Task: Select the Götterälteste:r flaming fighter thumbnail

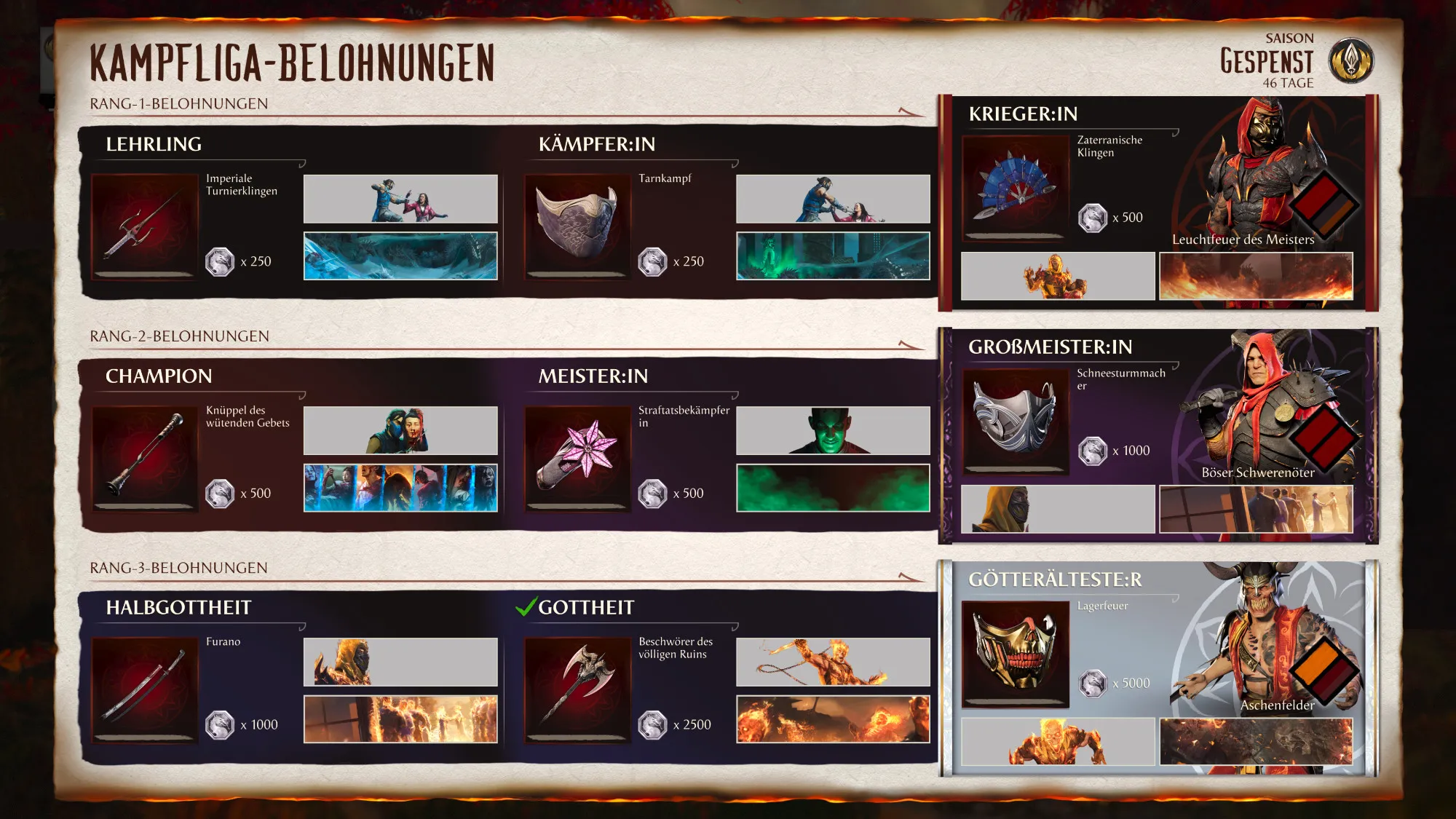Action: click(x=1058, y=741)
